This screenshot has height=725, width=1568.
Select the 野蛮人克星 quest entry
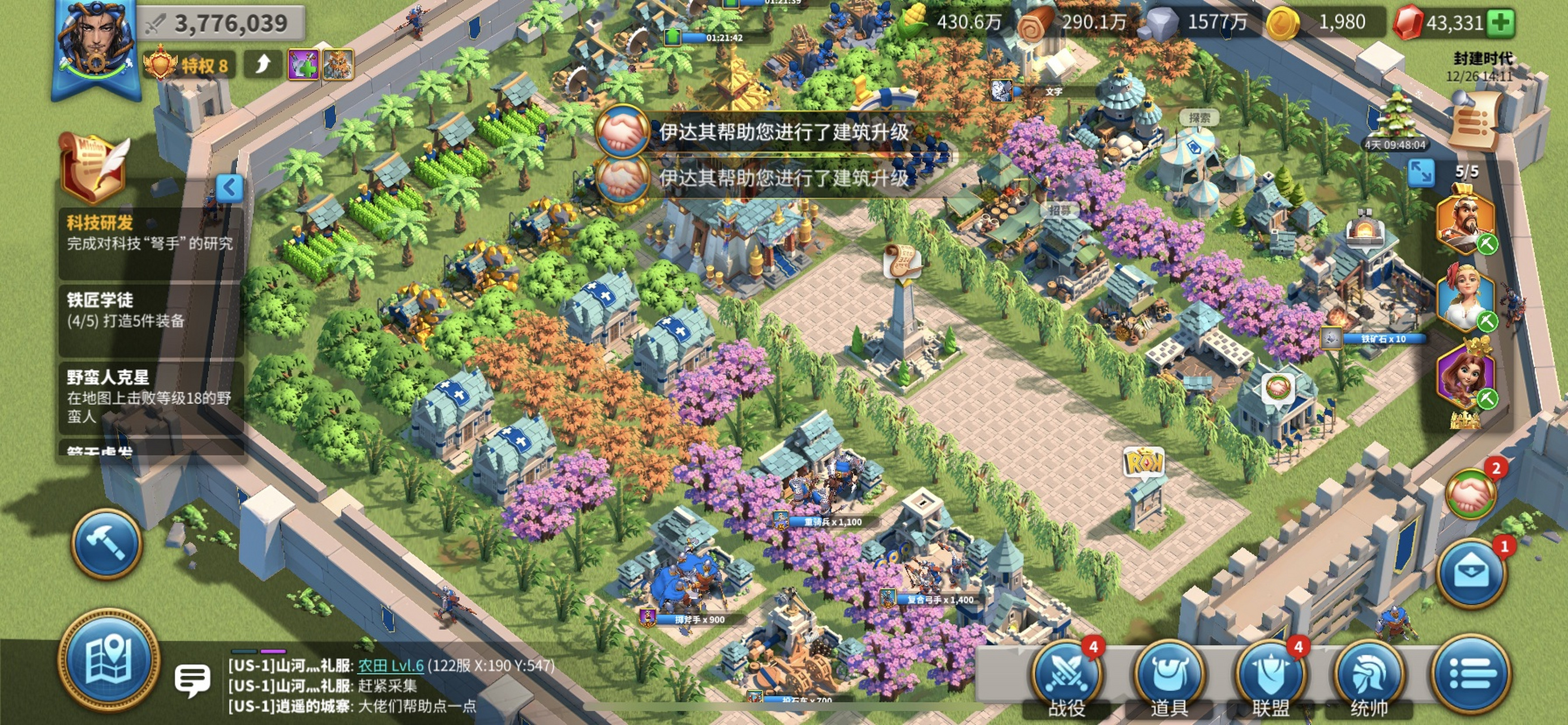(150, 396)
